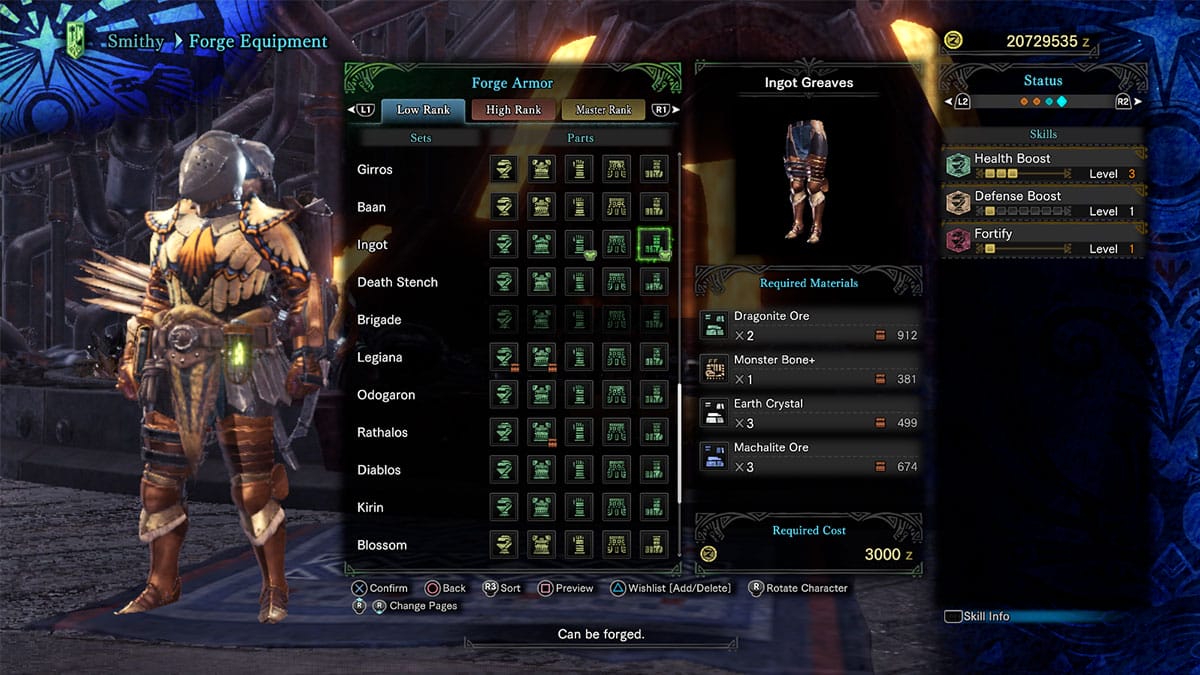Click the Dragonite Ore material row
The height and width of the screenshot is (675, 1200).
(x=808, y=325)
